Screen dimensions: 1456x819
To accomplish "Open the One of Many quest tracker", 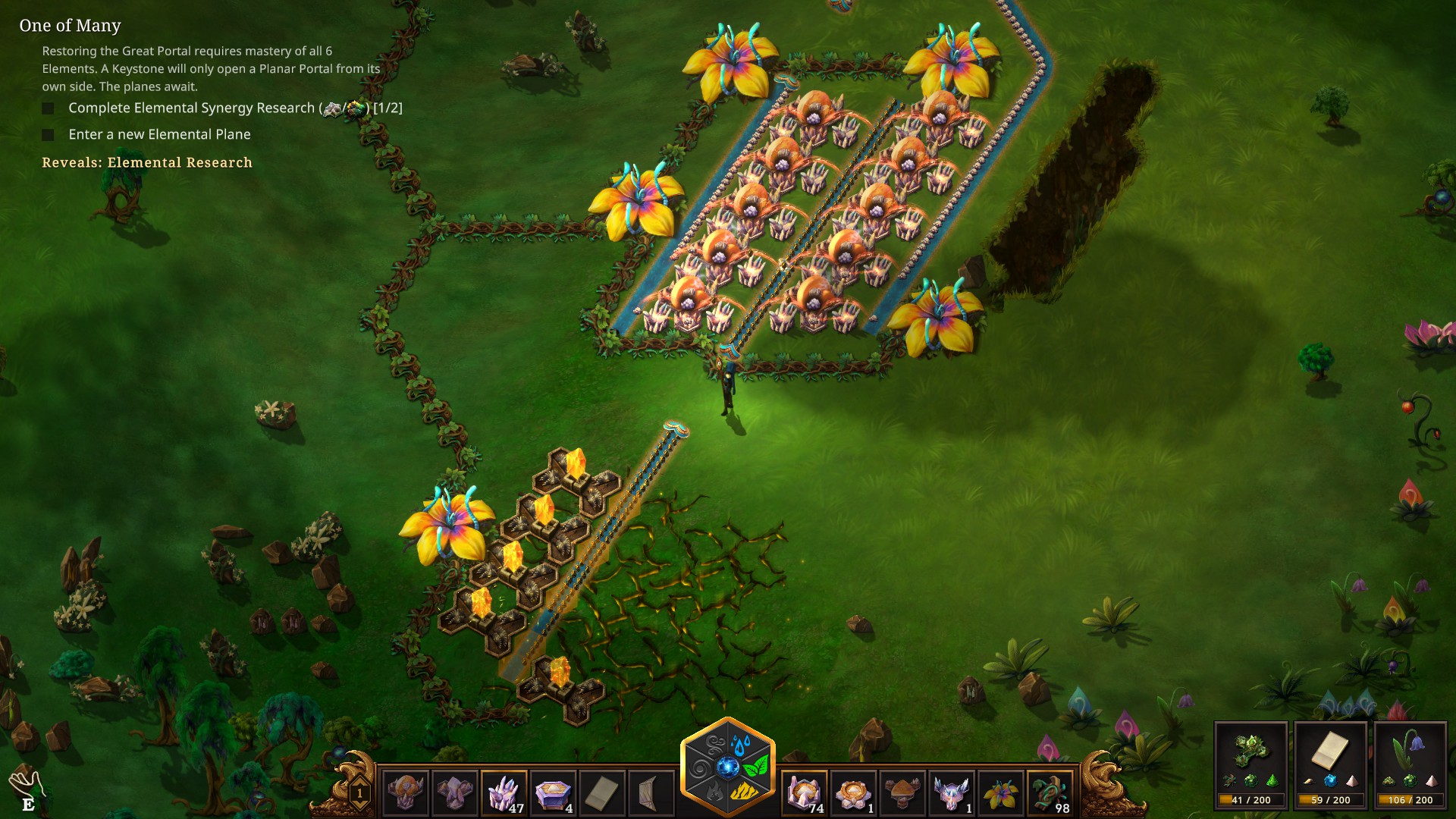I will [x=70, y=26].
